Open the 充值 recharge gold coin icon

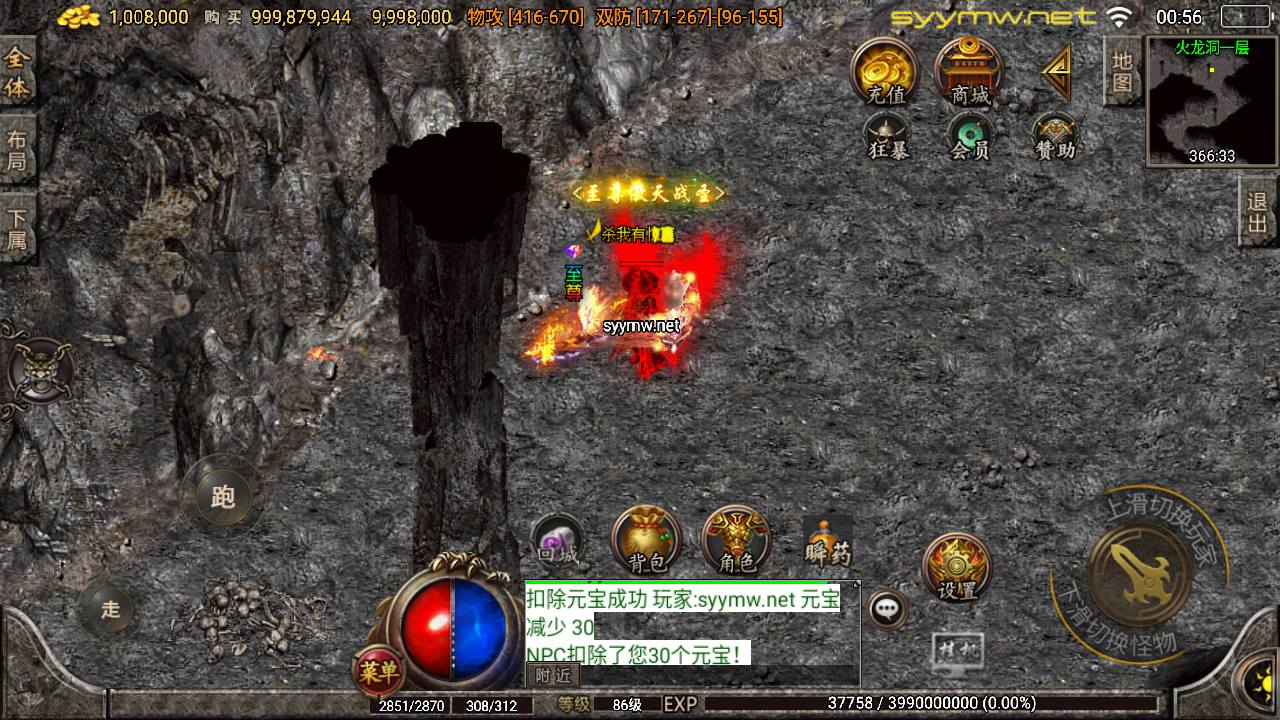(884, 70)
